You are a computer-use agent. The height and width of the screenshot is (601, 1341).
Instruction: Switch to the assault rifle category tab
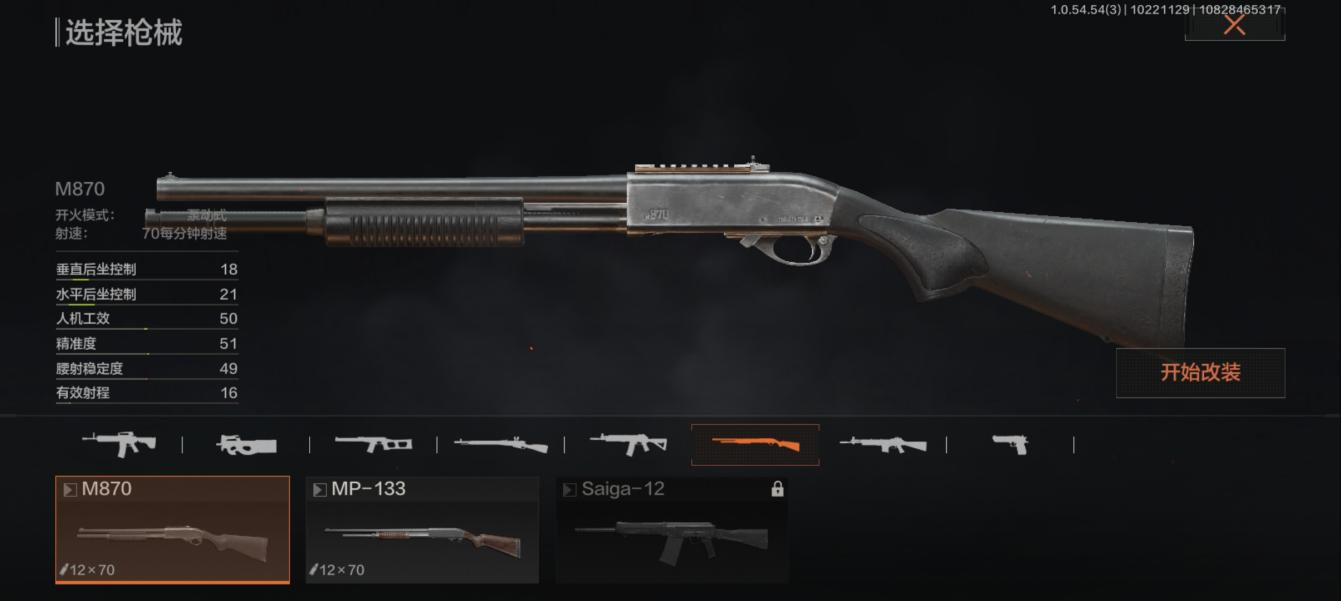118,443
